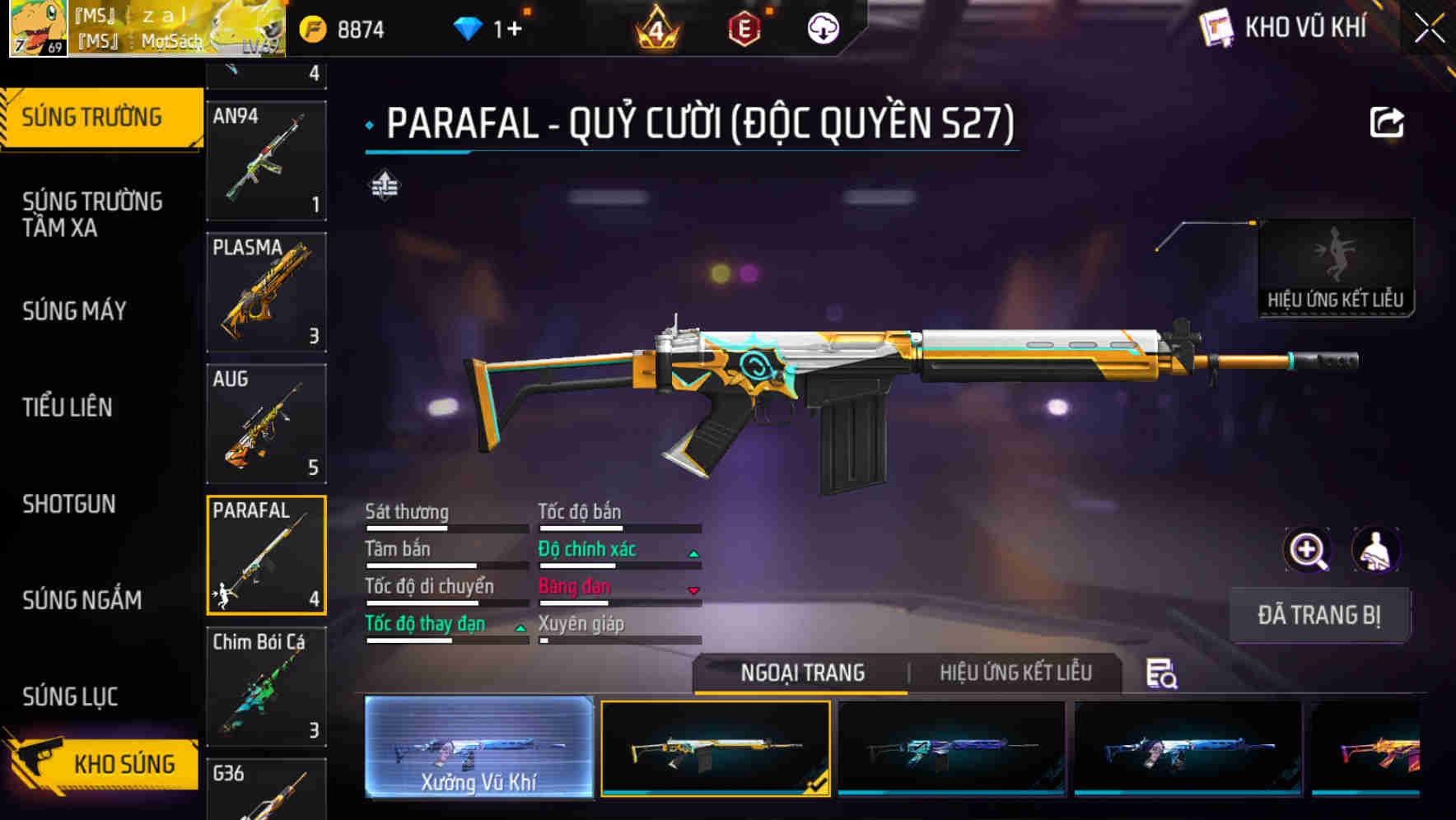
Task: Open the SHOTGUN category
Action: (69, 504)
